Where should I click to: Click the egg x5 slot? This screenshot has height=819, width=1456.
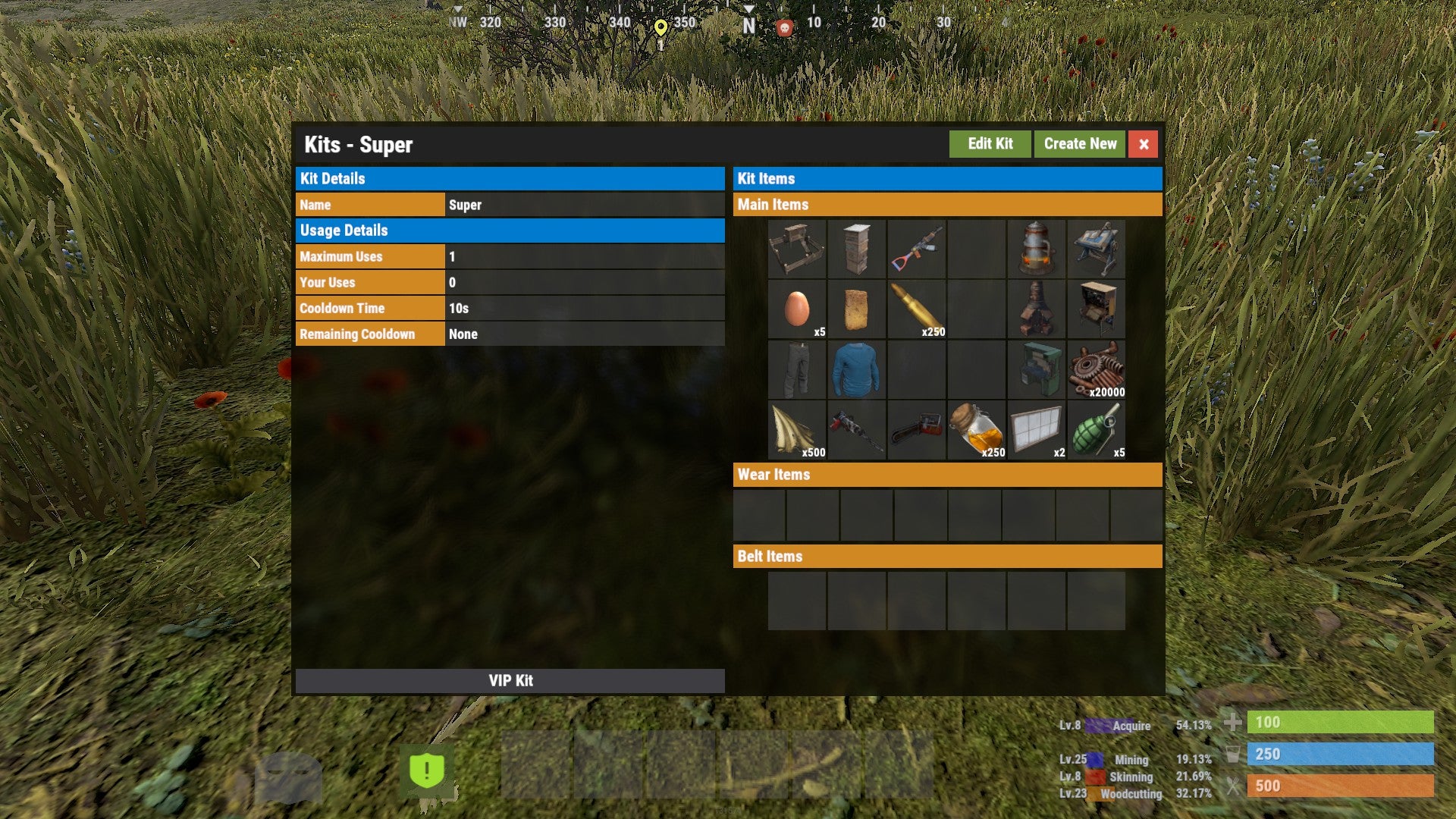[796, 309]
